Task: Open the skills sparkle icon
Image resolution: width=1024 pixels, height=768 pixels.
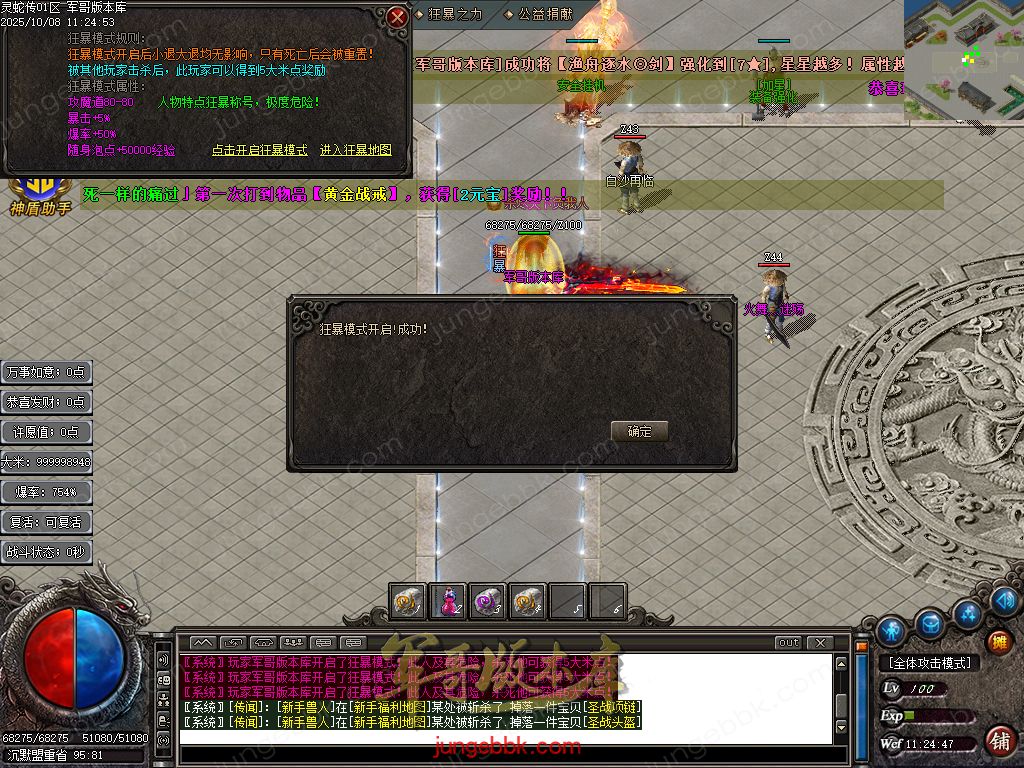Action: (x=967, y=612)
